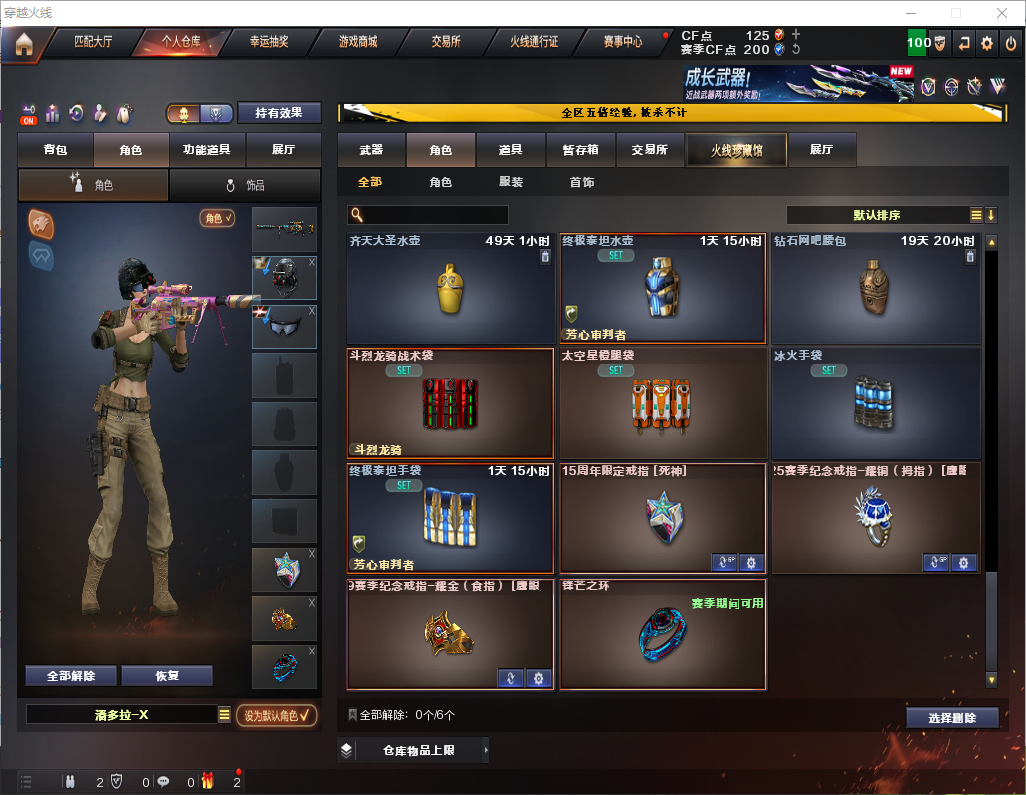Screen dimensions: 1026x795
Task: Open settings via the gear icon
Action: 987,43
